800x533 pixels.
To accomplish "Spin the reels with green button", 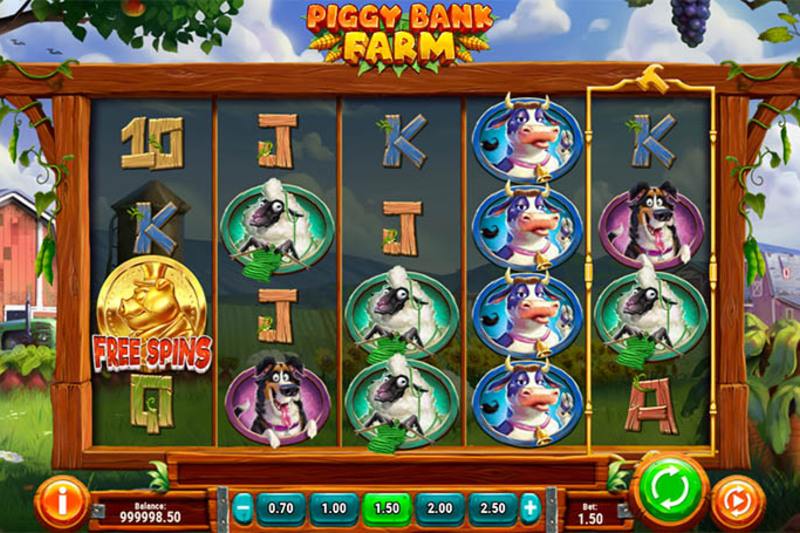I will [668, 491].
